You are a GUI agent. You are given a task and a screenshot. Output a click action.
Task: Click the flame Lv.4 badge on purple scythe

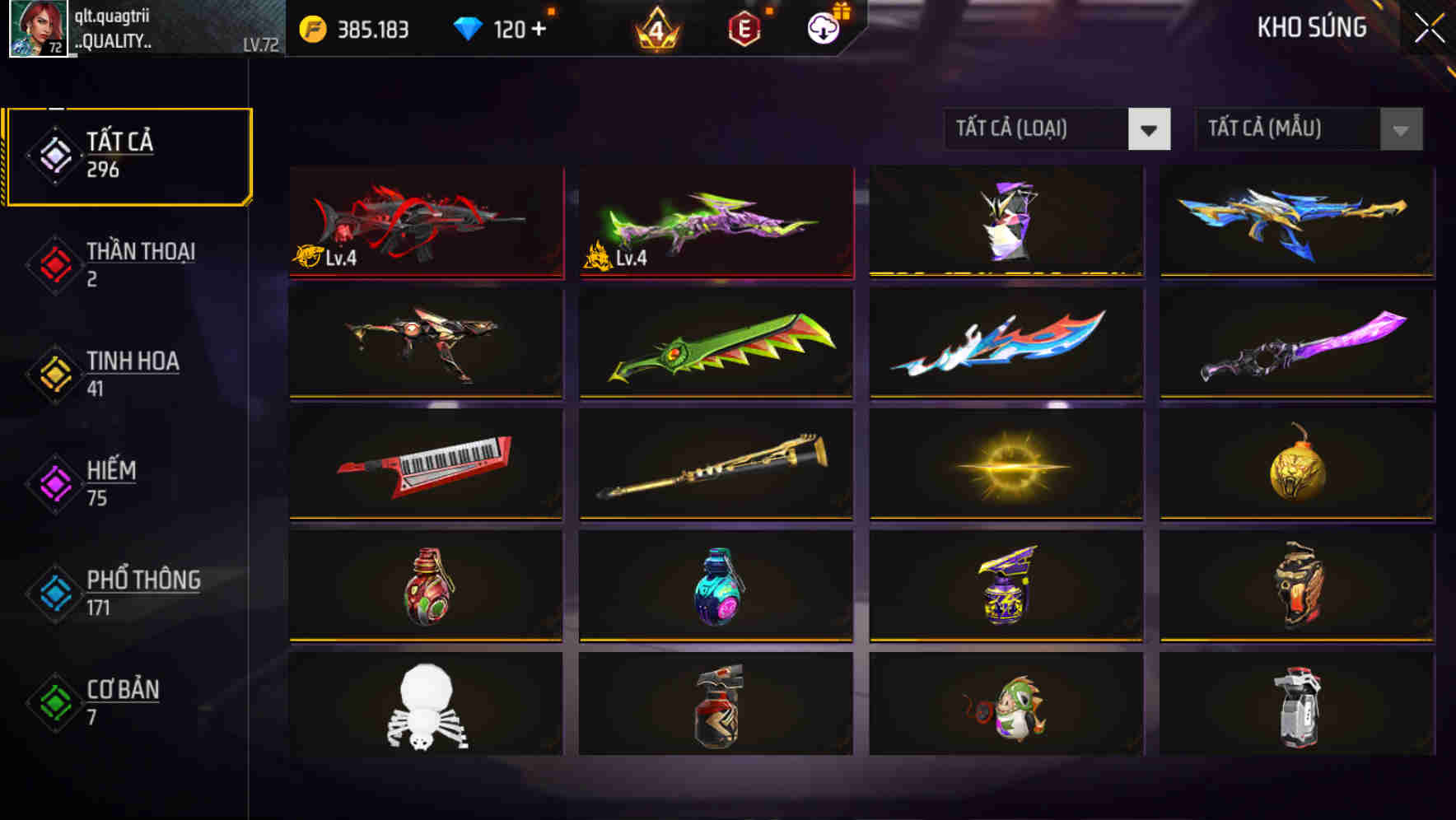point(607,256)
